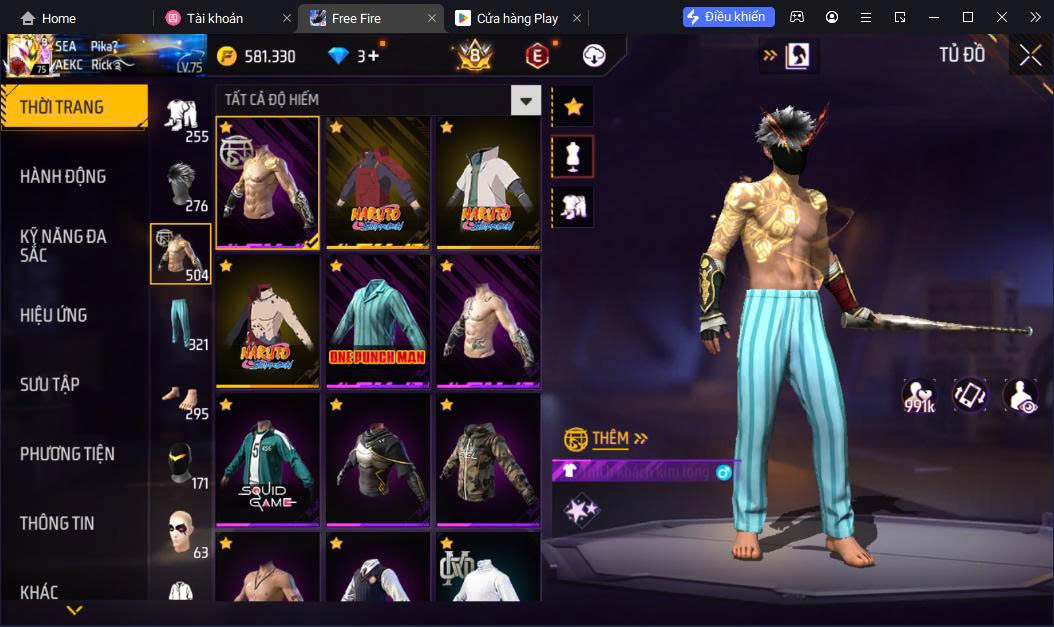Switch to the Cửa hàng Play emulator tab

(518, 18)
